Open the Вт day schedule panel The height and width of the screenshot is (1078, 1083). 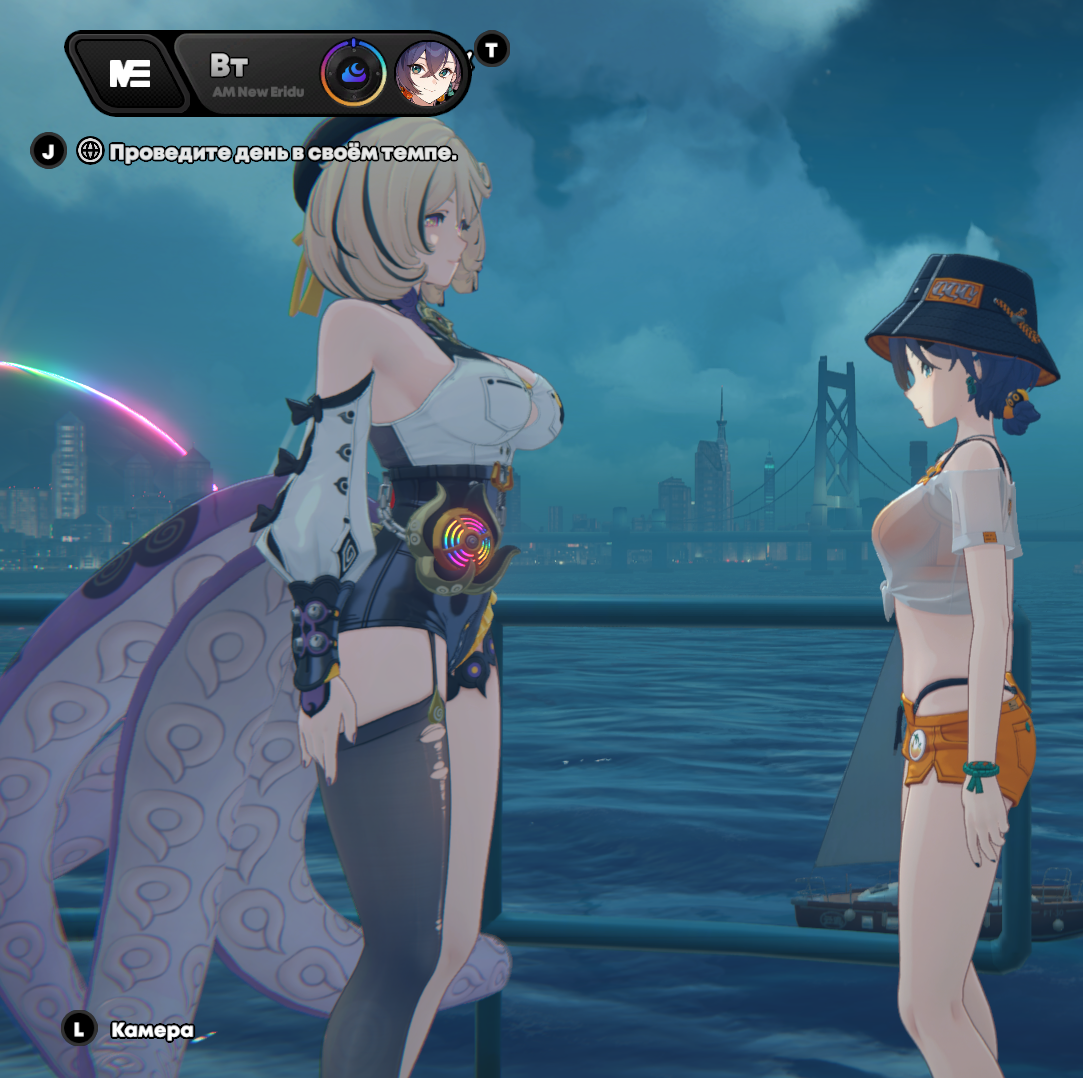coord(250,73)
